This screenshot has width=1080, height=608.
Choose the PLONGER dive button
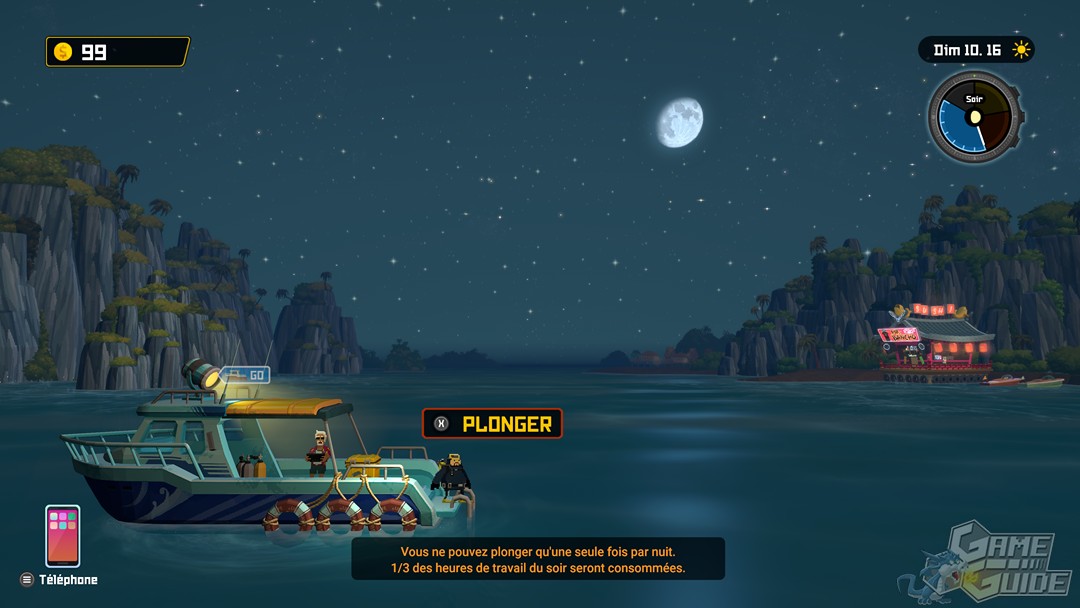[492, 424]
